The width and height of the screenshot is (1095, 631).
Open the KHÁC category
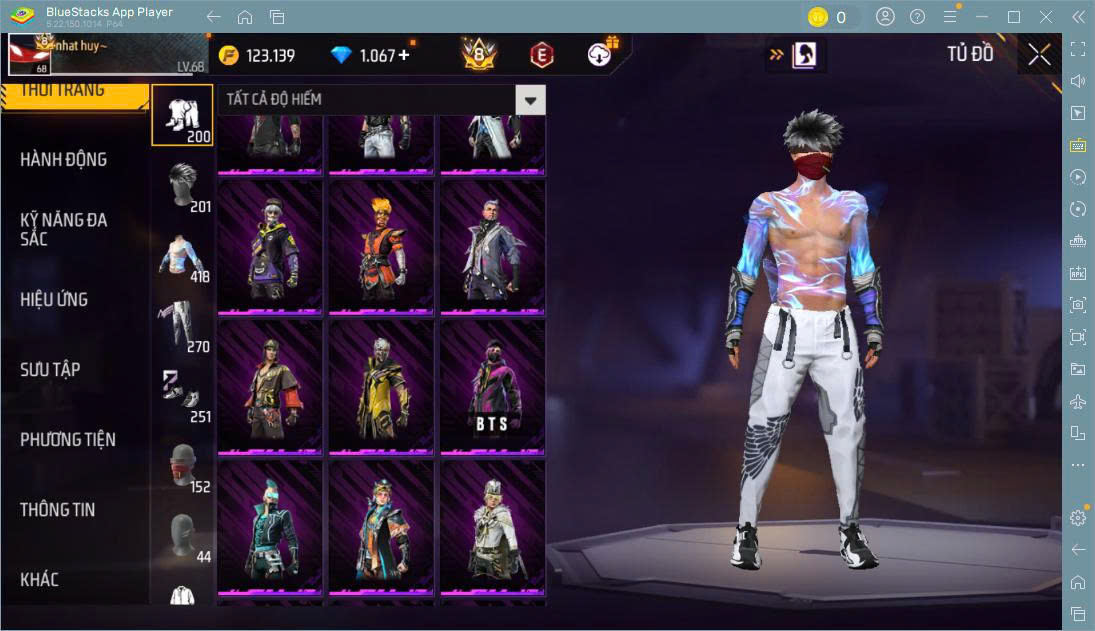point(40,579)
